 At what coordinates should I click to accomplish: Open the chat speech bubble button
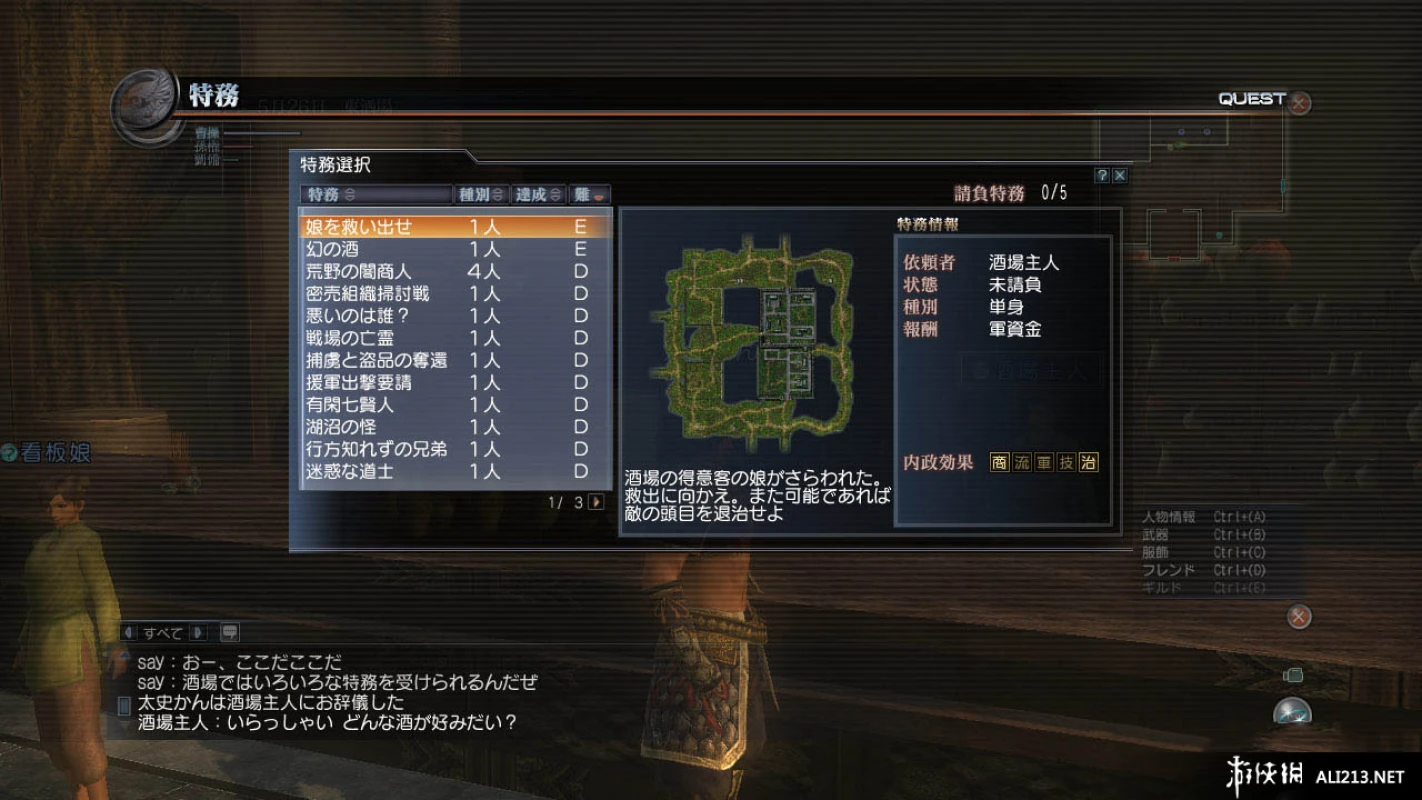(x=229, y=632)
